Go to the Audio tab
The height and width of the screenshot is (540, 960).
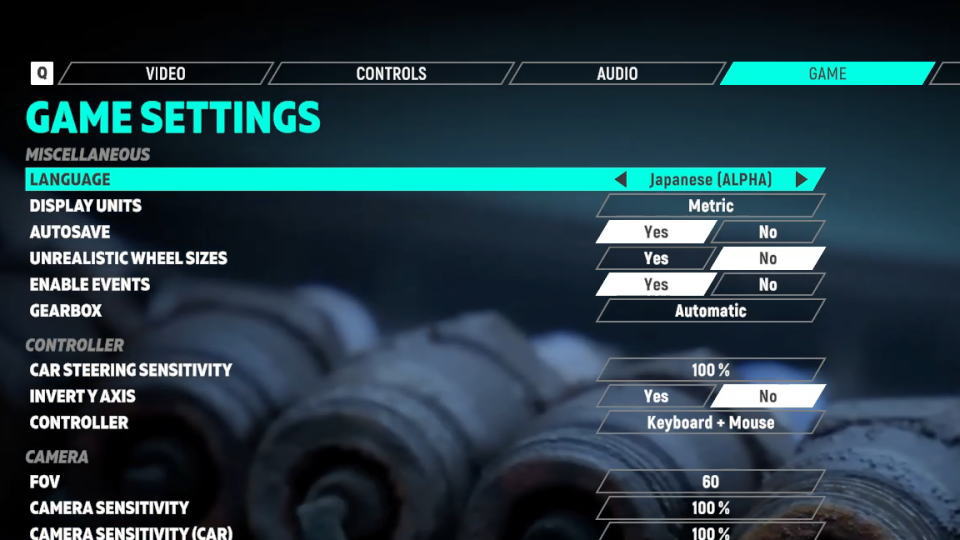[617, 74]
